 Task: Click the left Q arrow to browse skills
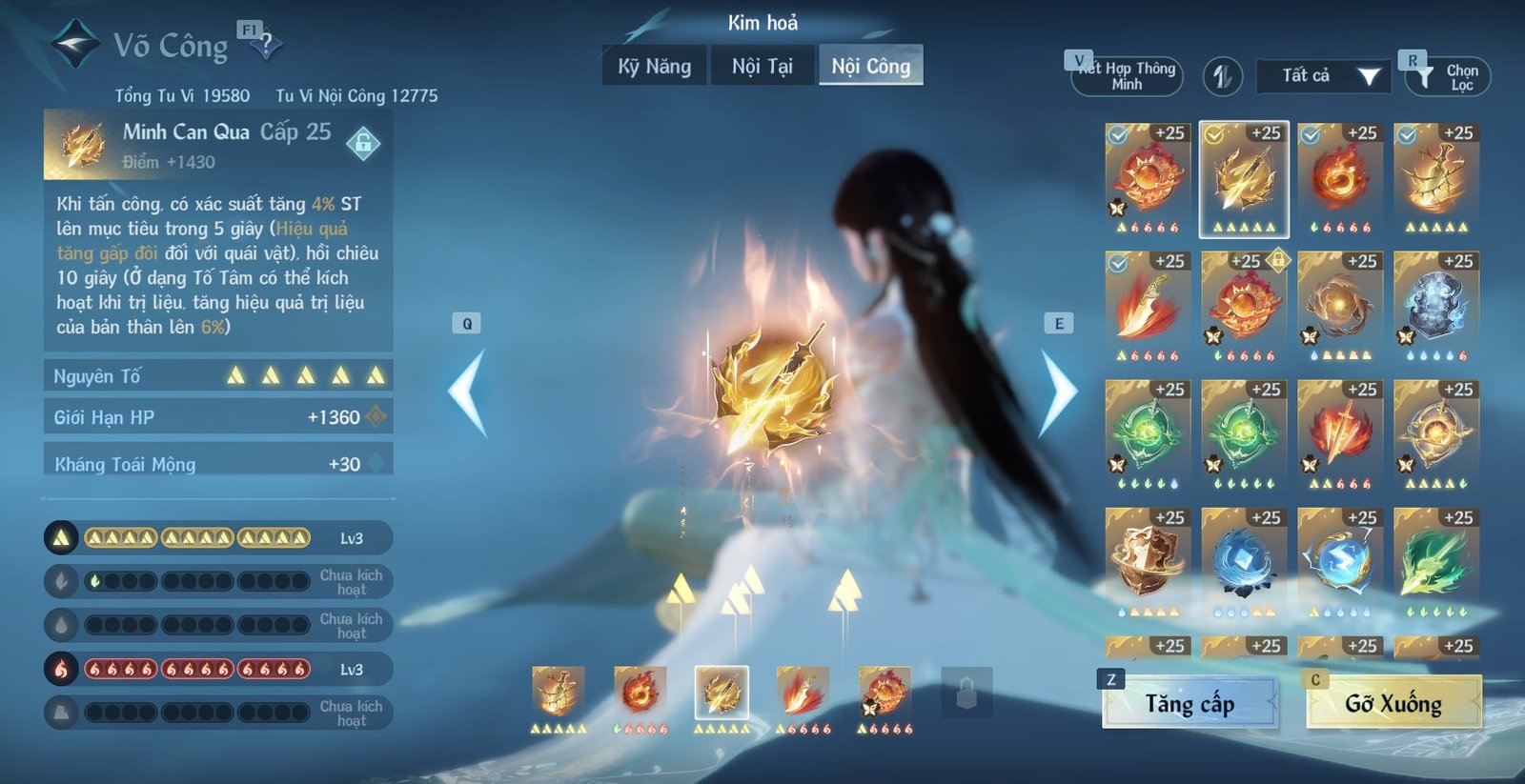pyautogui.click(x=464, y=391)
